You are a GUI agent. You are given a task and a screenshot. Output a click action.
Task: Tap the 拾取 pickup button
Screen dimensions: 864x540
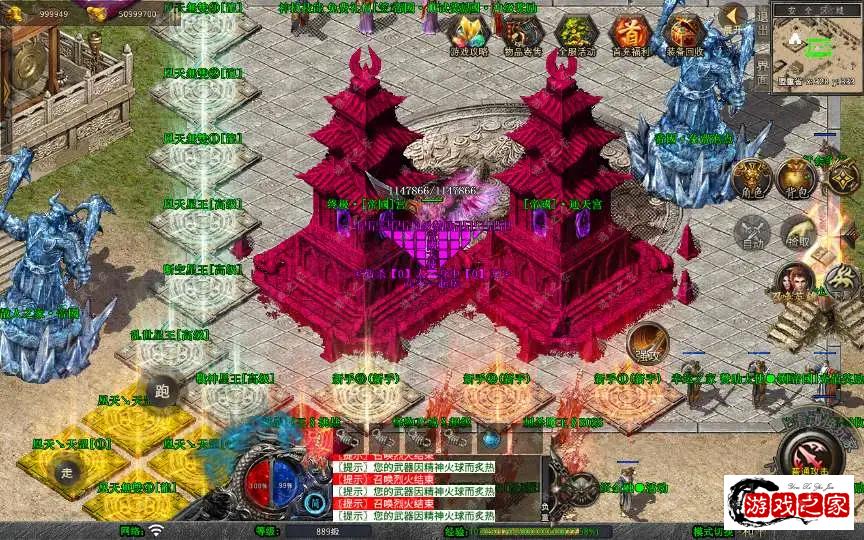point(799,233)
